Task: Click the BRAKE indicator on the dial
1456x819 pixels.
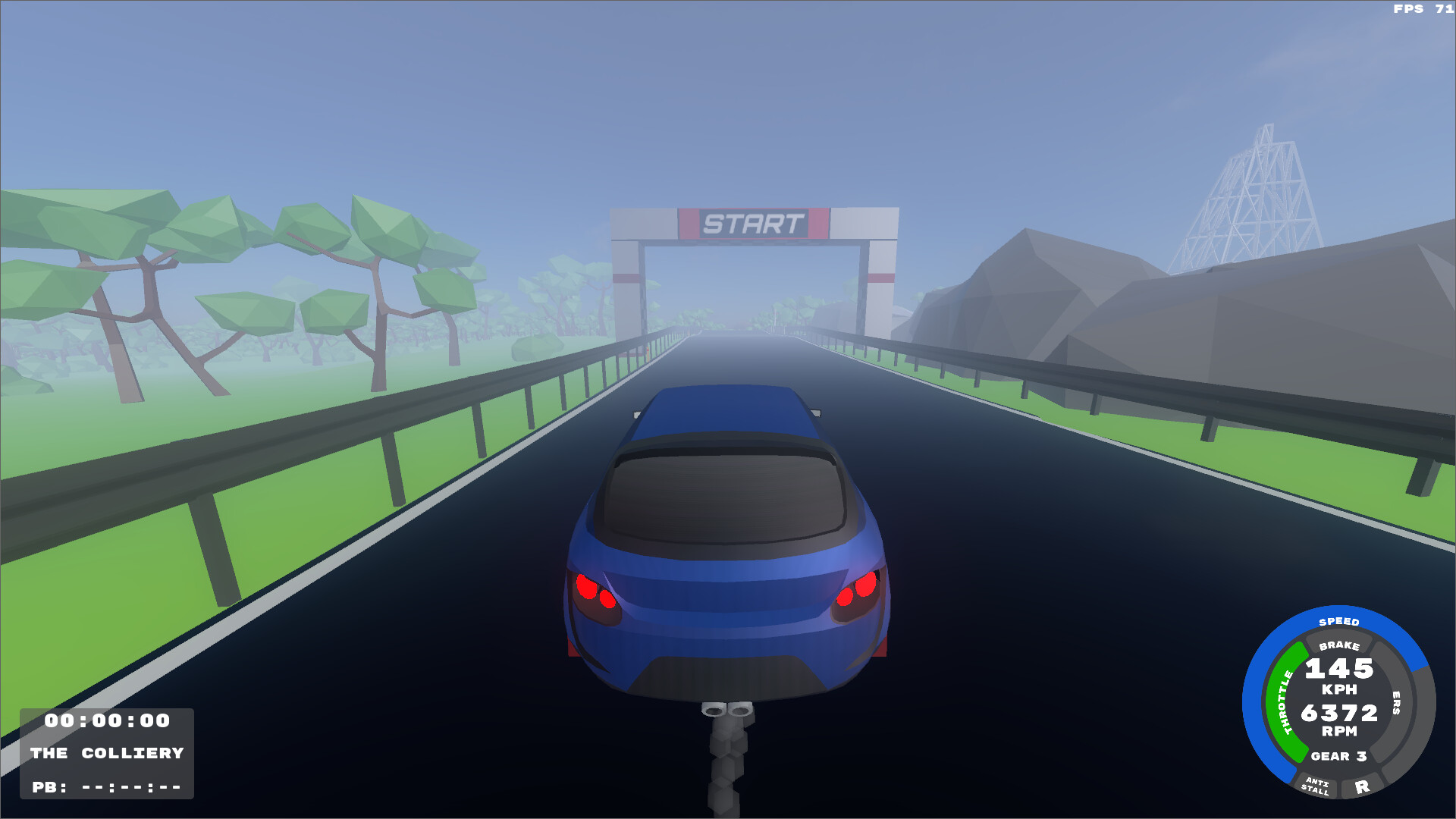Action: tap(1339, 648)
